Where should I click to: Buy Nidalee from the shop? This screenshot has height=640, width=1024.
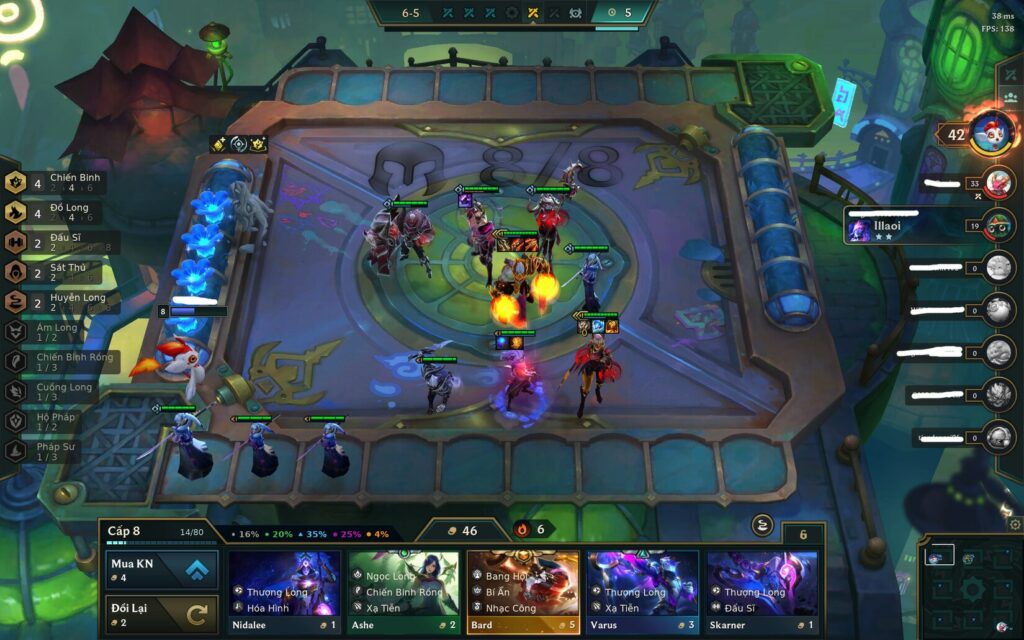284,592
